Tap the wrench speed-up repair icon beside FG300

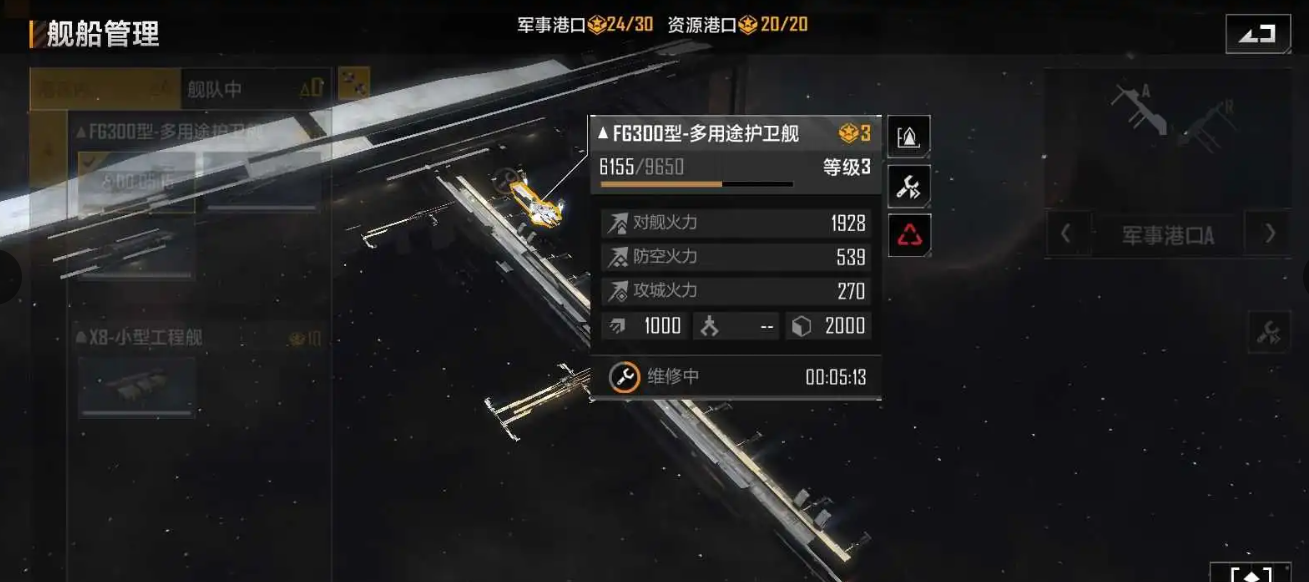(x=909, y=186)
